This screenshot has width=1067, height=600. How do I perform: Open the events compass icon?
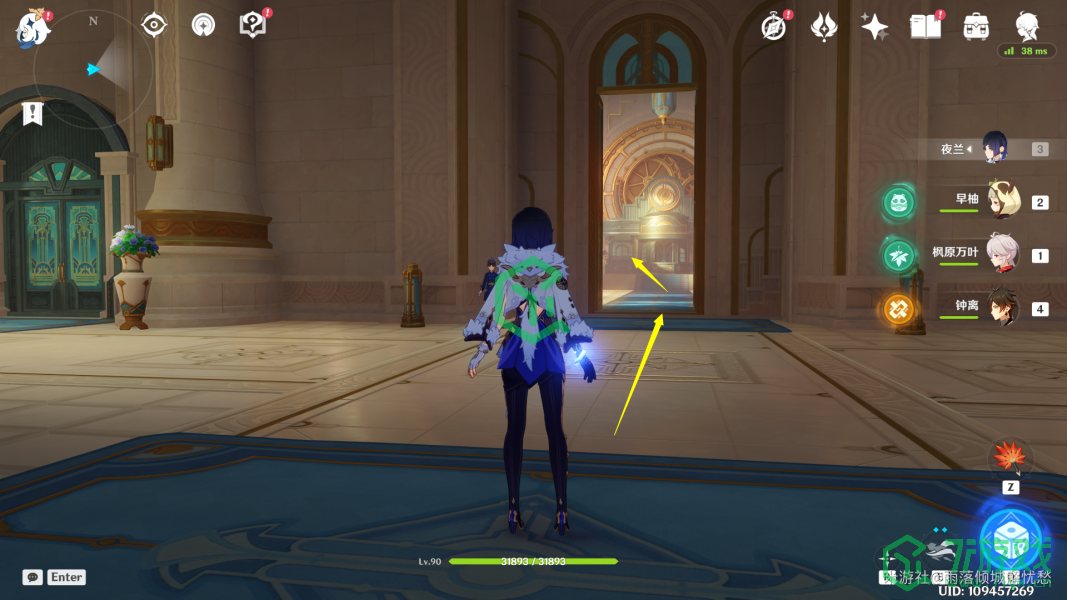(774, 27)
